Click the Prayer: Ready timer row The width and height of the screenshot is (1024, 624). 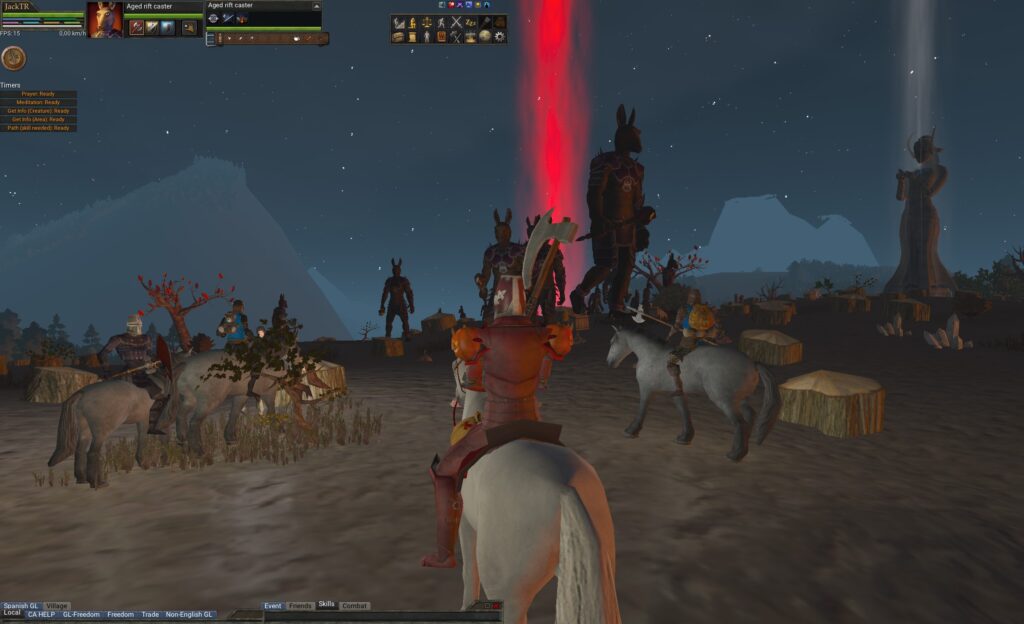point(39,94)
